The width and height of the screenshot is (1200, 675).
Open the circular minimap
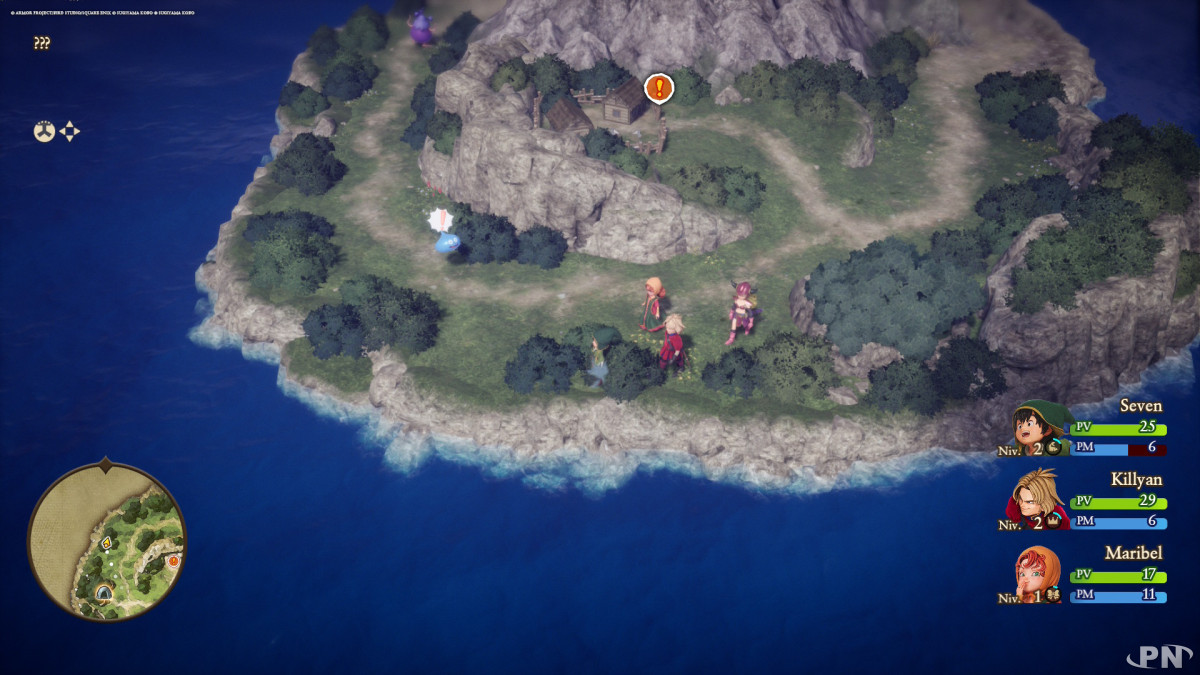[106, 541]
